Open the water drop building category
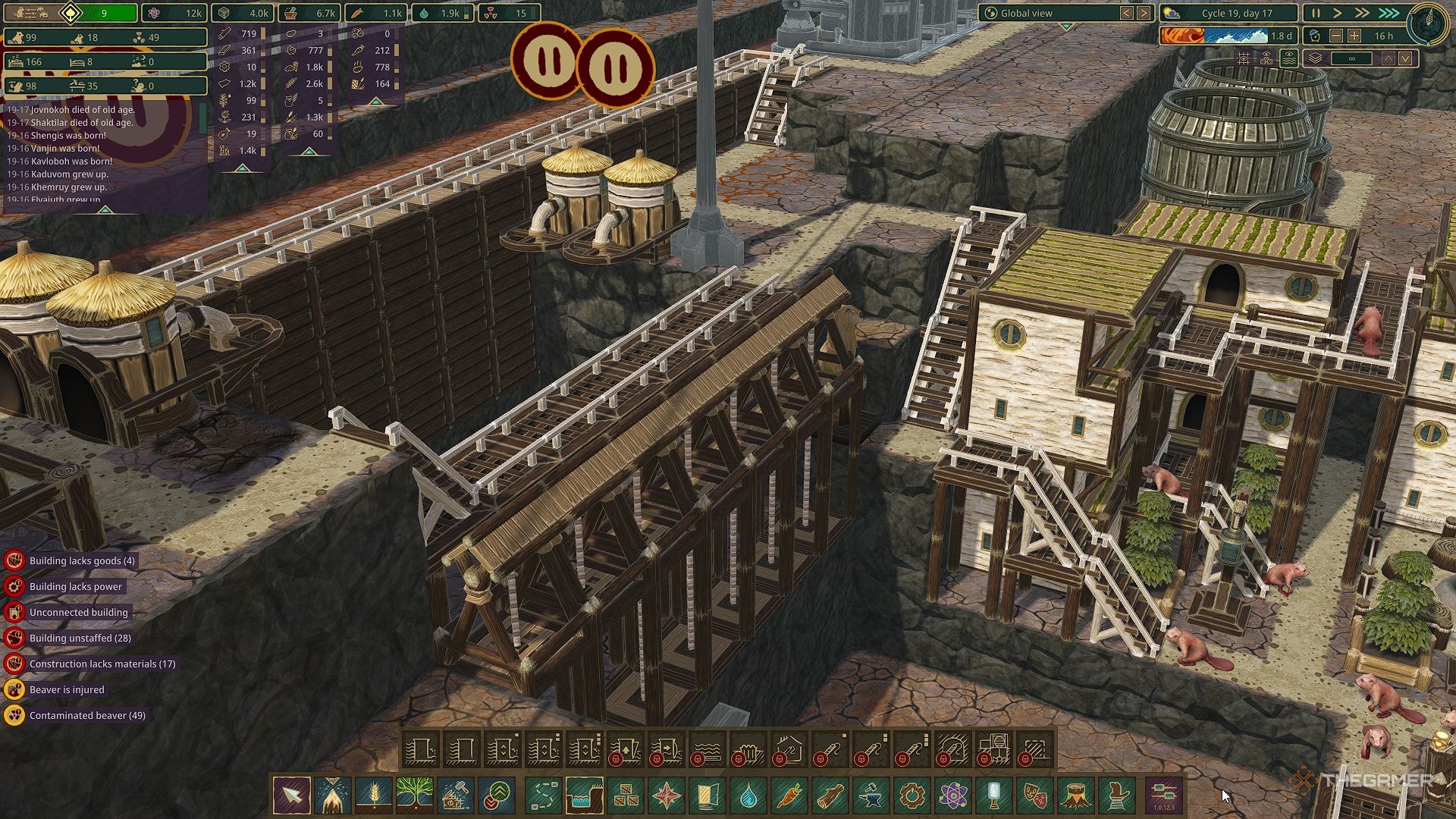This screenshot has width=1456, height=819. point(748,795)
